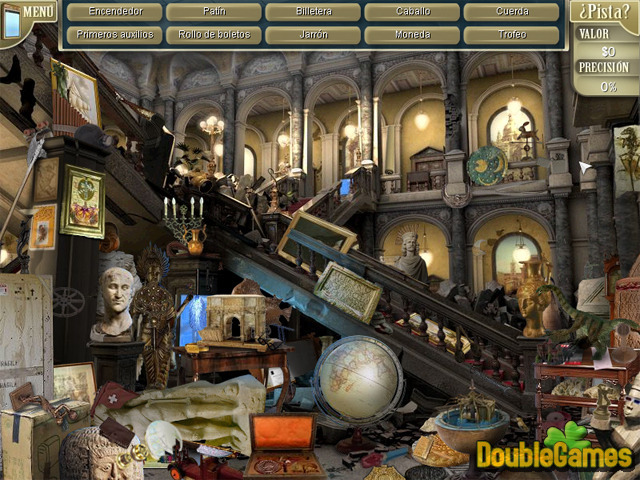Pick Caballo from the item list

pyautogui.click(x=412, y=12)
